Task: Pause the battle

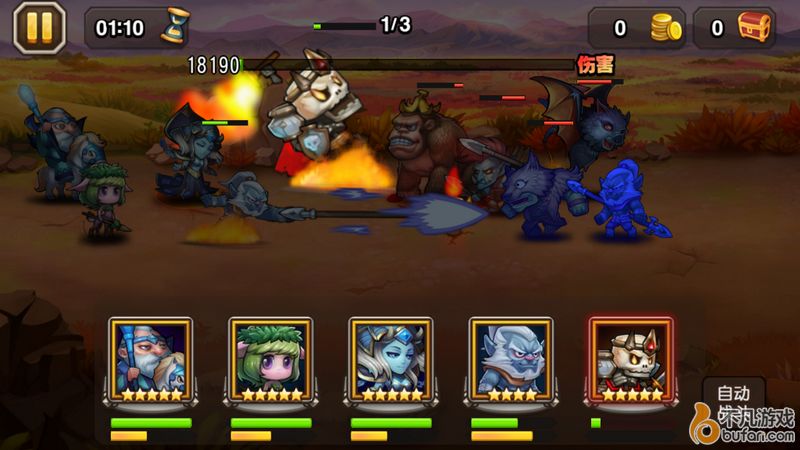Action: pos(39,27)
